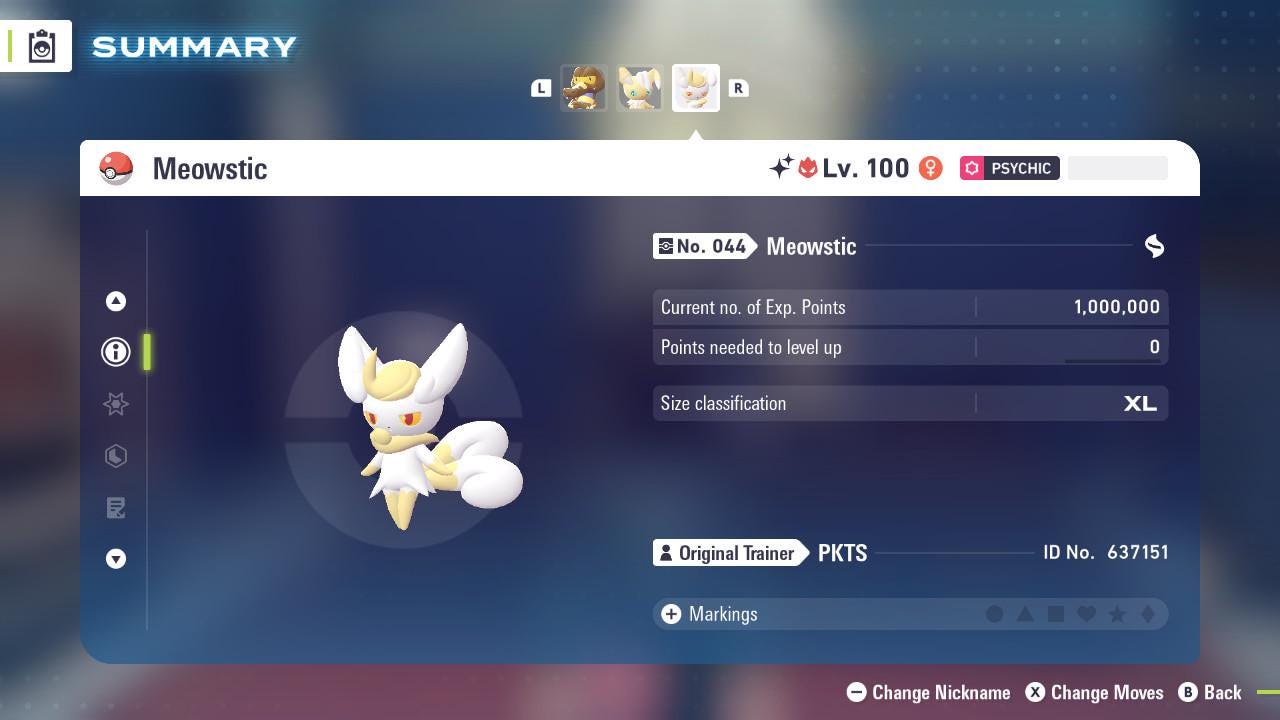Switch to the previous Pokémon tab with L

click(541, 88)
